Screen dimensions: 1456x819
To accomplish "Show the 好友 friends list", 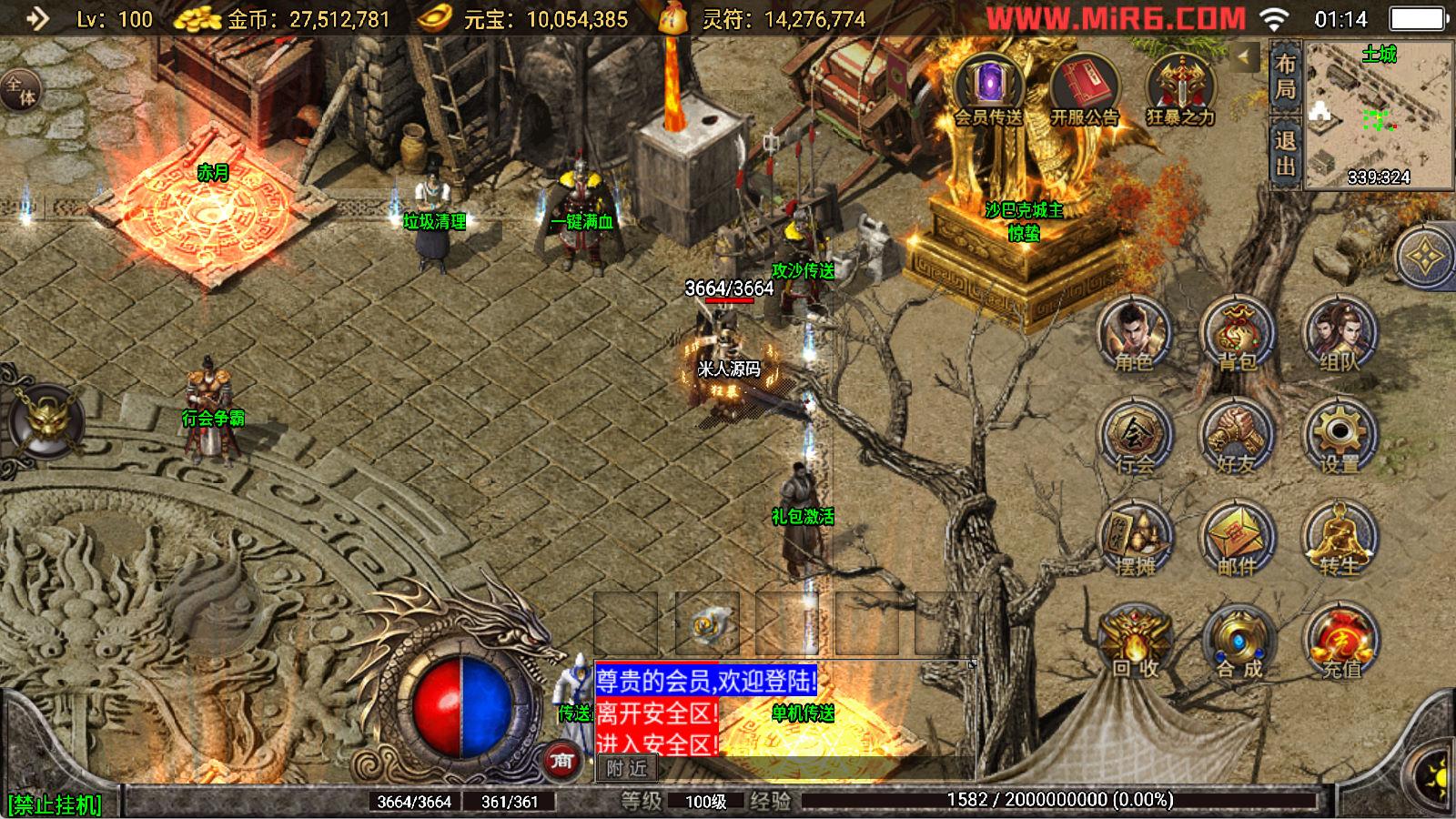I will [1237, 438].
